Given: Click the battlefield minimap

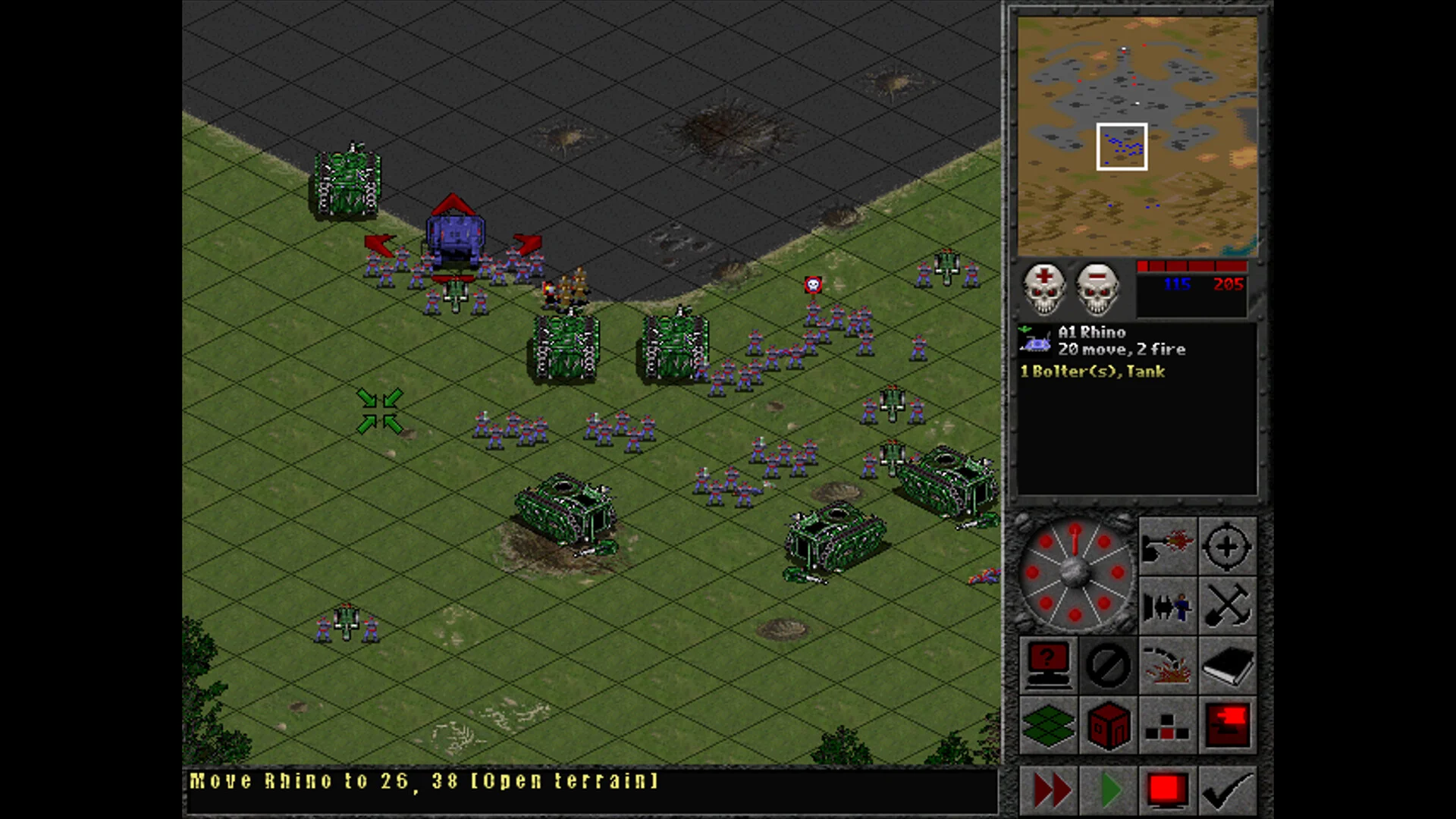Looking at the screenshot, I should (1137, 136).
